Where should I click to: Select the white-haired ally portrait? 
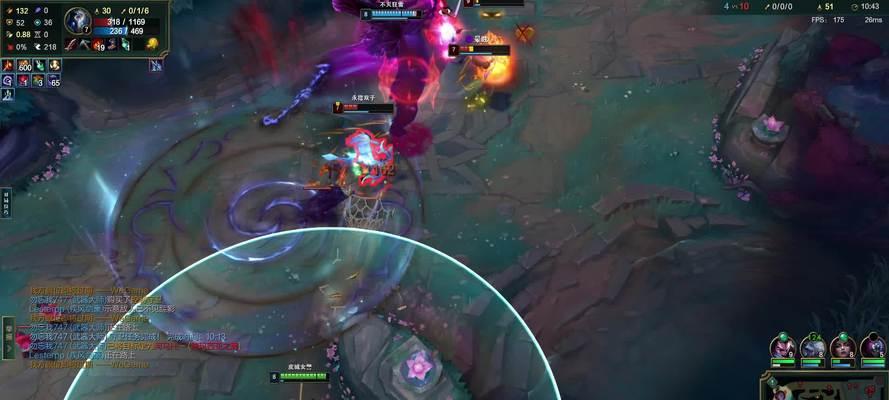[x=813, y=346]
